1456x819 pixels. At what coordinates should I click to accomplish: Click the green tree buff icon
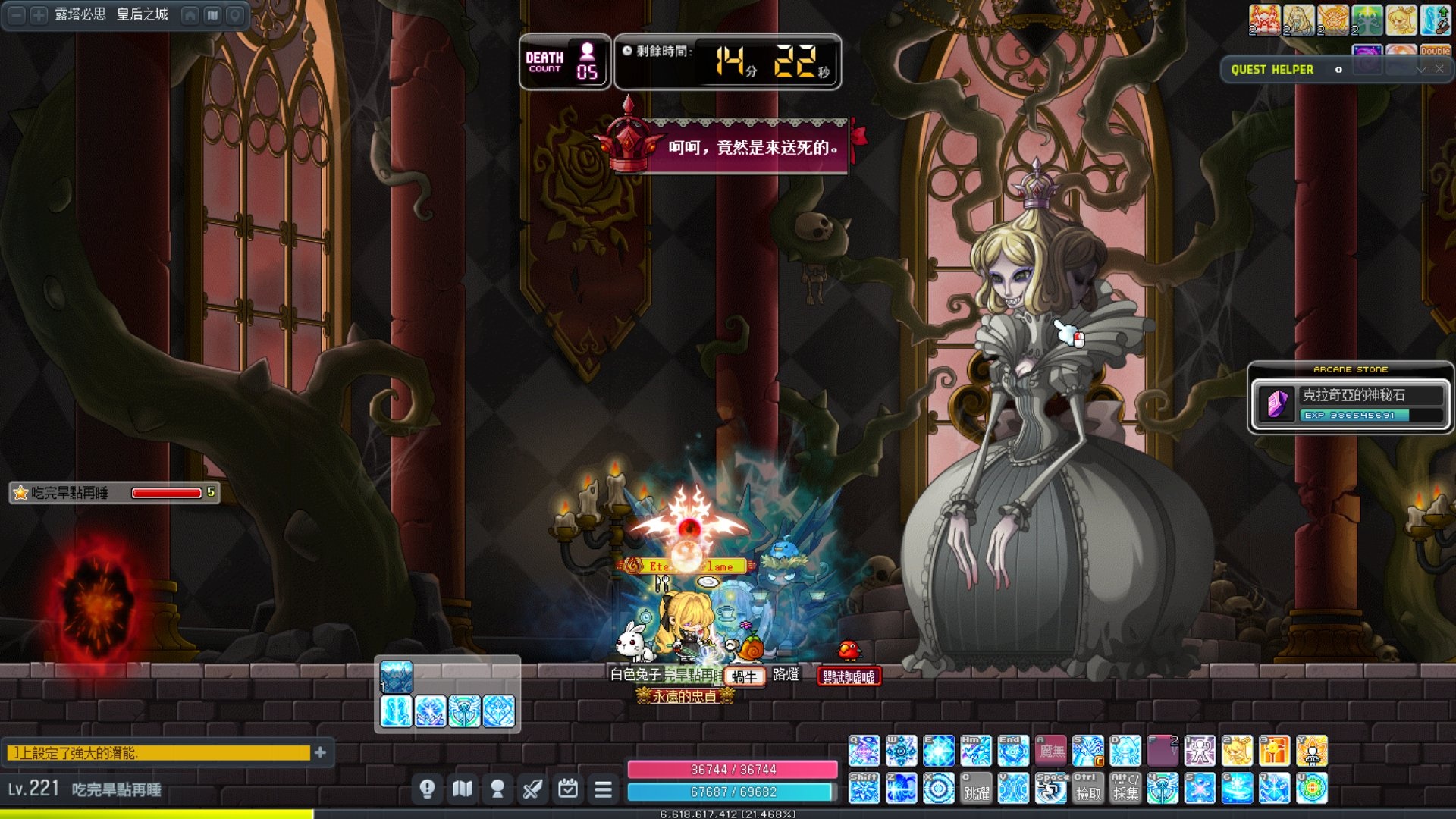click(1367, 20)
